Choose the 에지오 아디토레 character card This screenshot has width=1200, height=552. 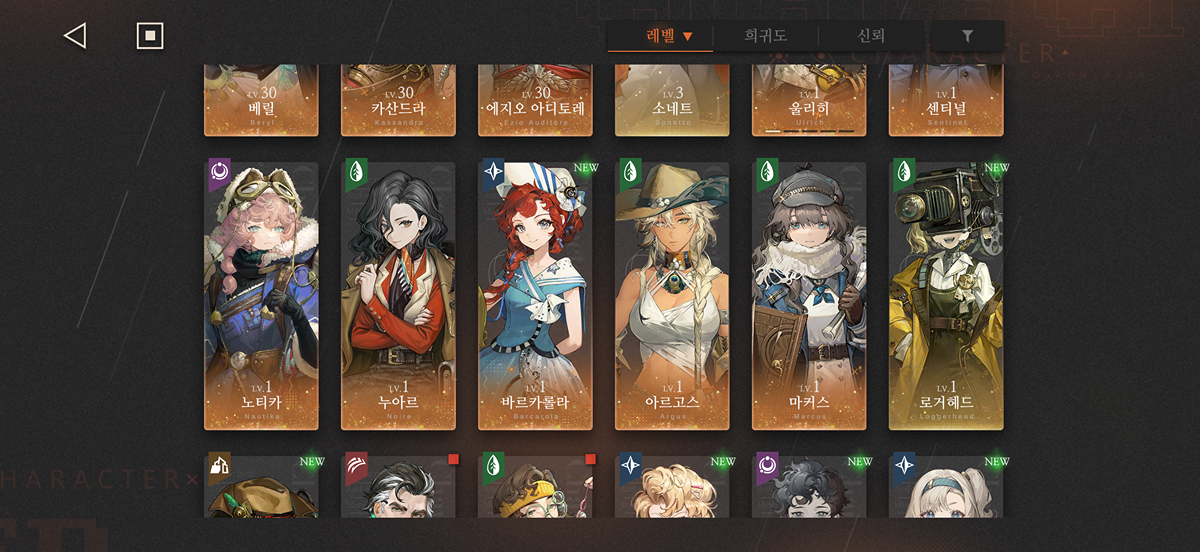click(x=535, y=100)
